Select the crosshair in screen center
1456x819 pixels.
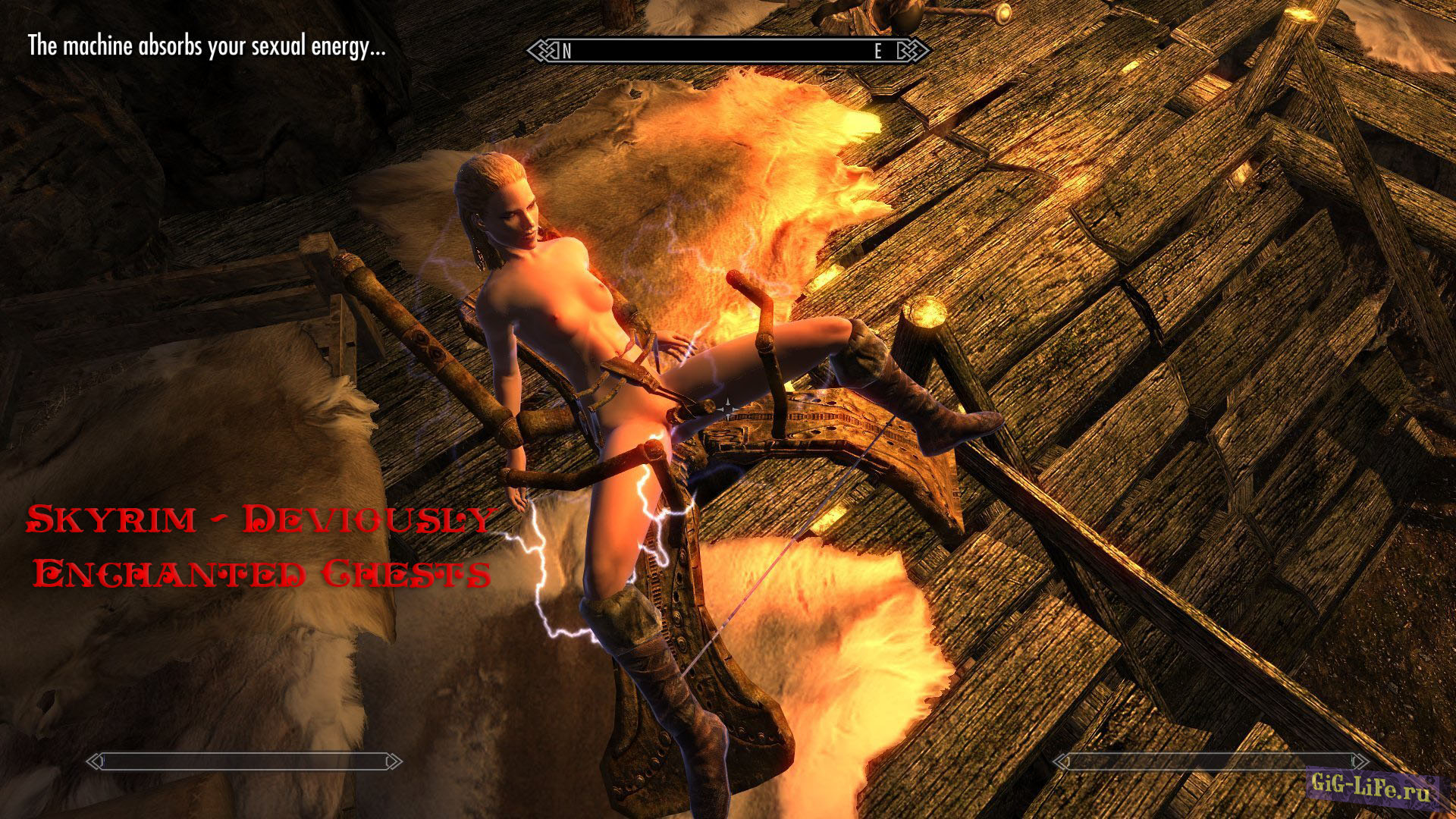pos(728,409)
